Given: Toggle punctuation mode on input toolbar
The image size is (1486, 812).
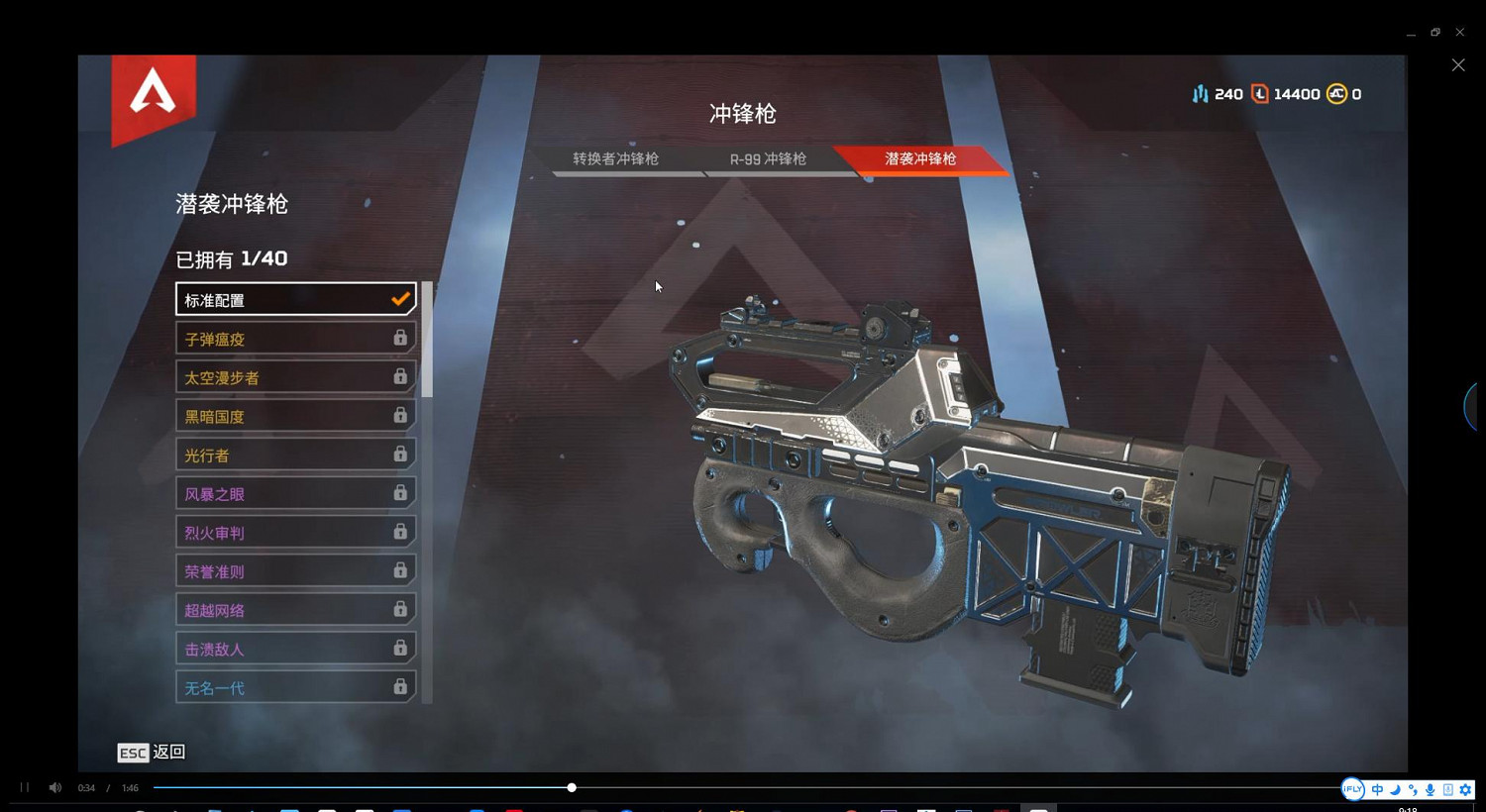Looking at the screenshot, I should 1413,789.
